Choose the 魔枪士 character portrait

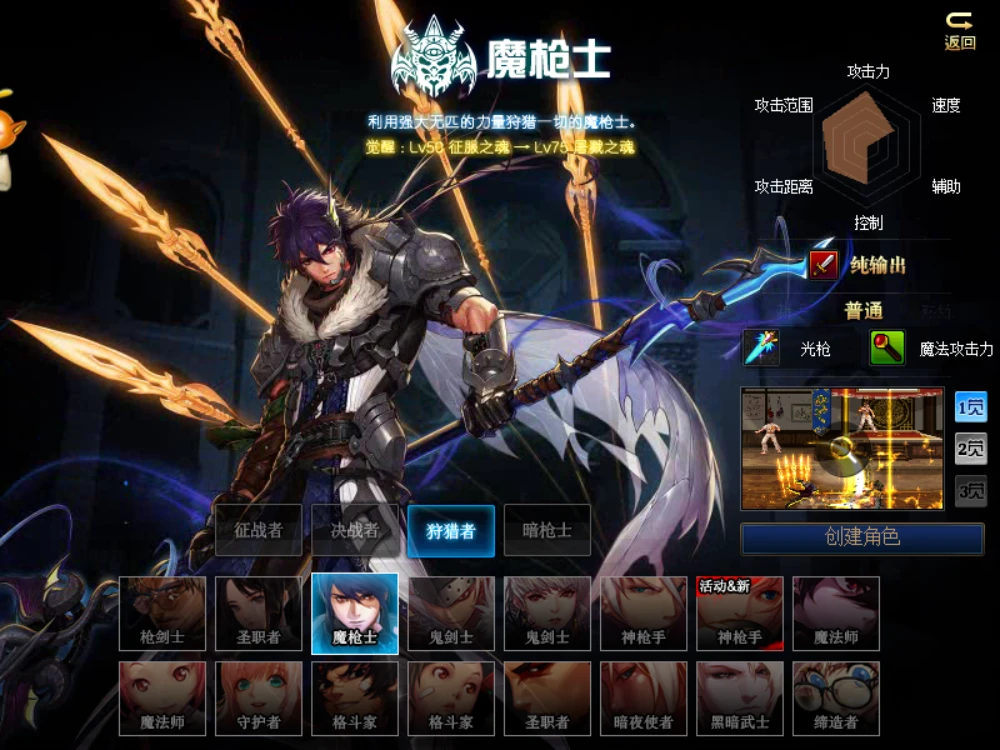[x=355, y=613]
